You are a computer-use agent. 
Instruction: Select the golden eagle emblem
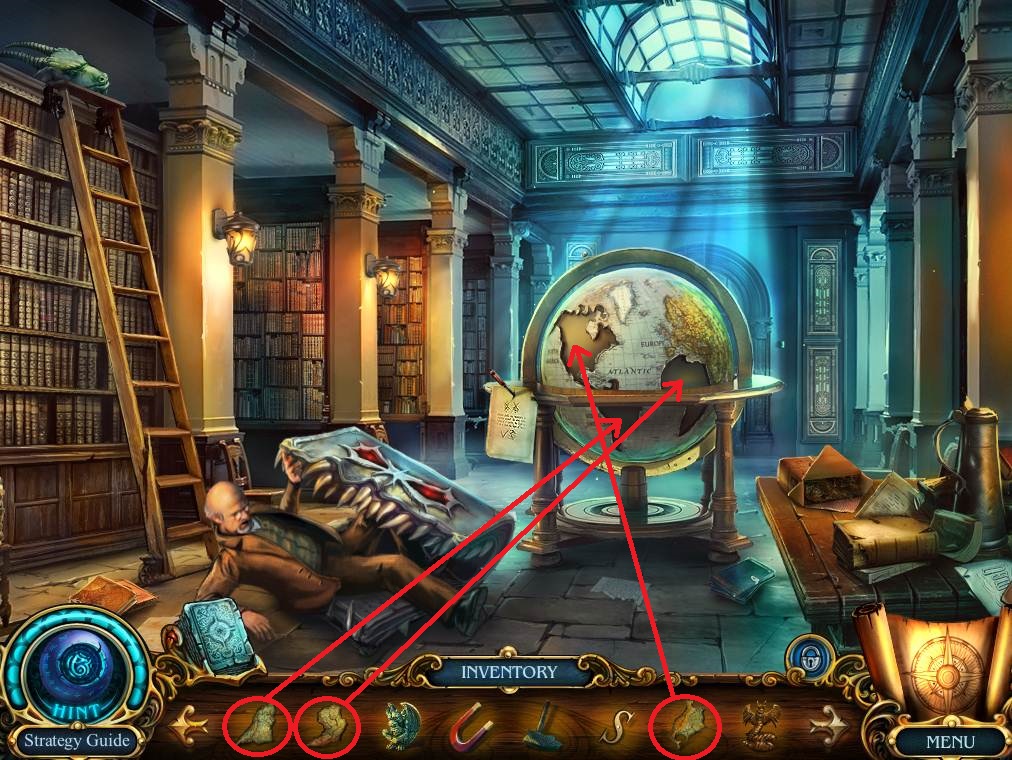point(758,724)
